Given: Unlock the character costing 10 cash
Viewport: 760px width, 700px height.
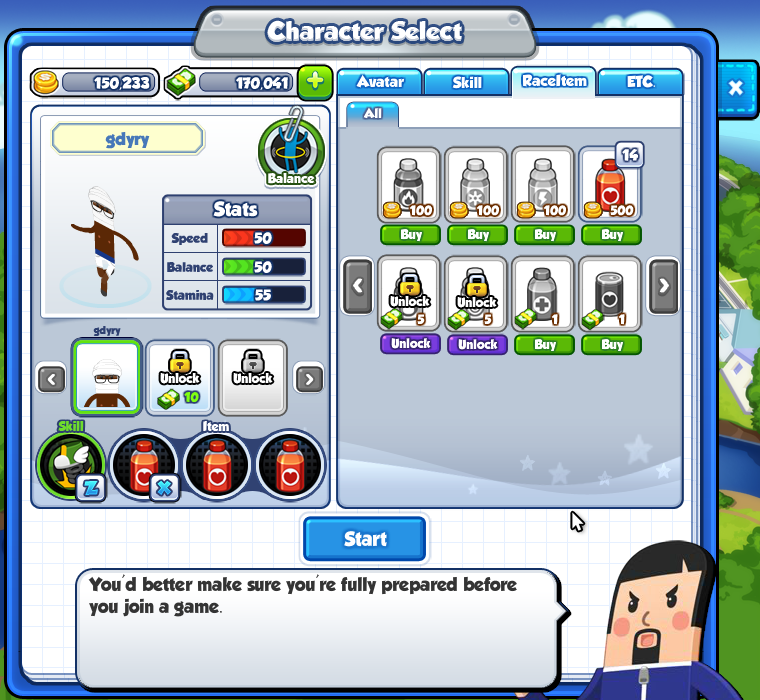Looking at the screenshot, I should 180,377.
